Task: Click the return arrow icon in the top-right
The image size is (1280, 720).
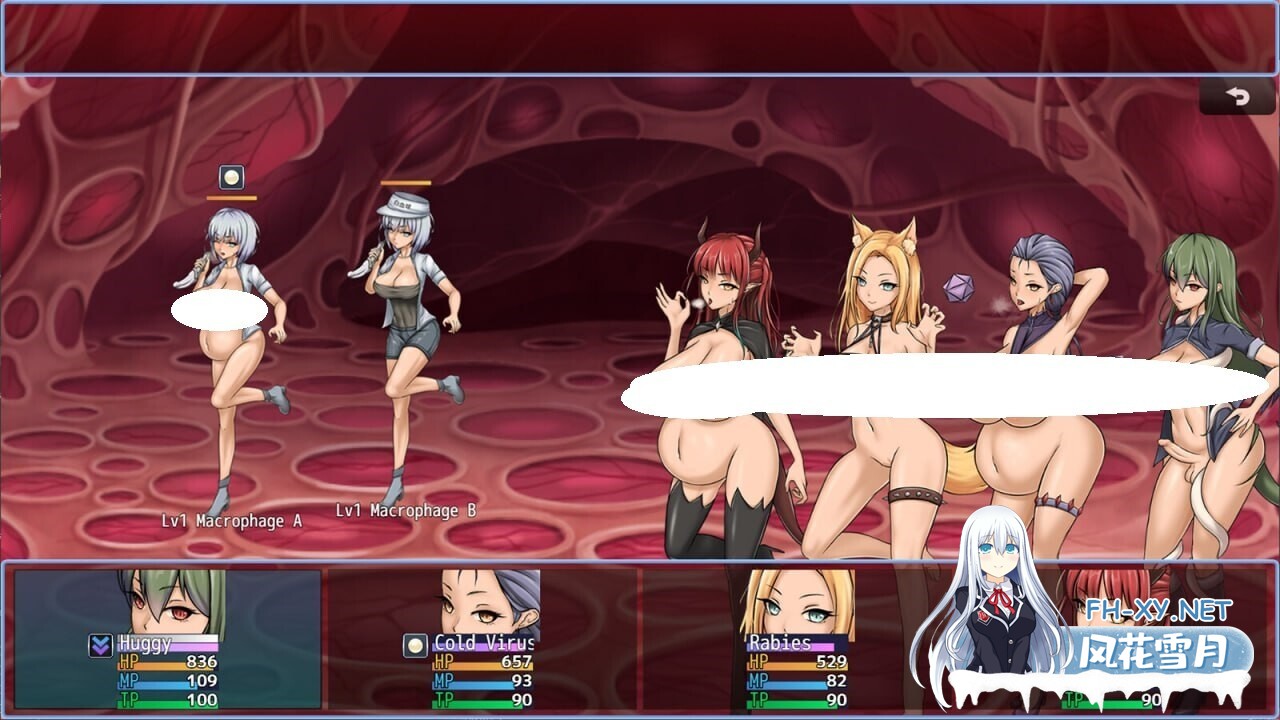Action: pyautogui.click(x=1238, y=96)
